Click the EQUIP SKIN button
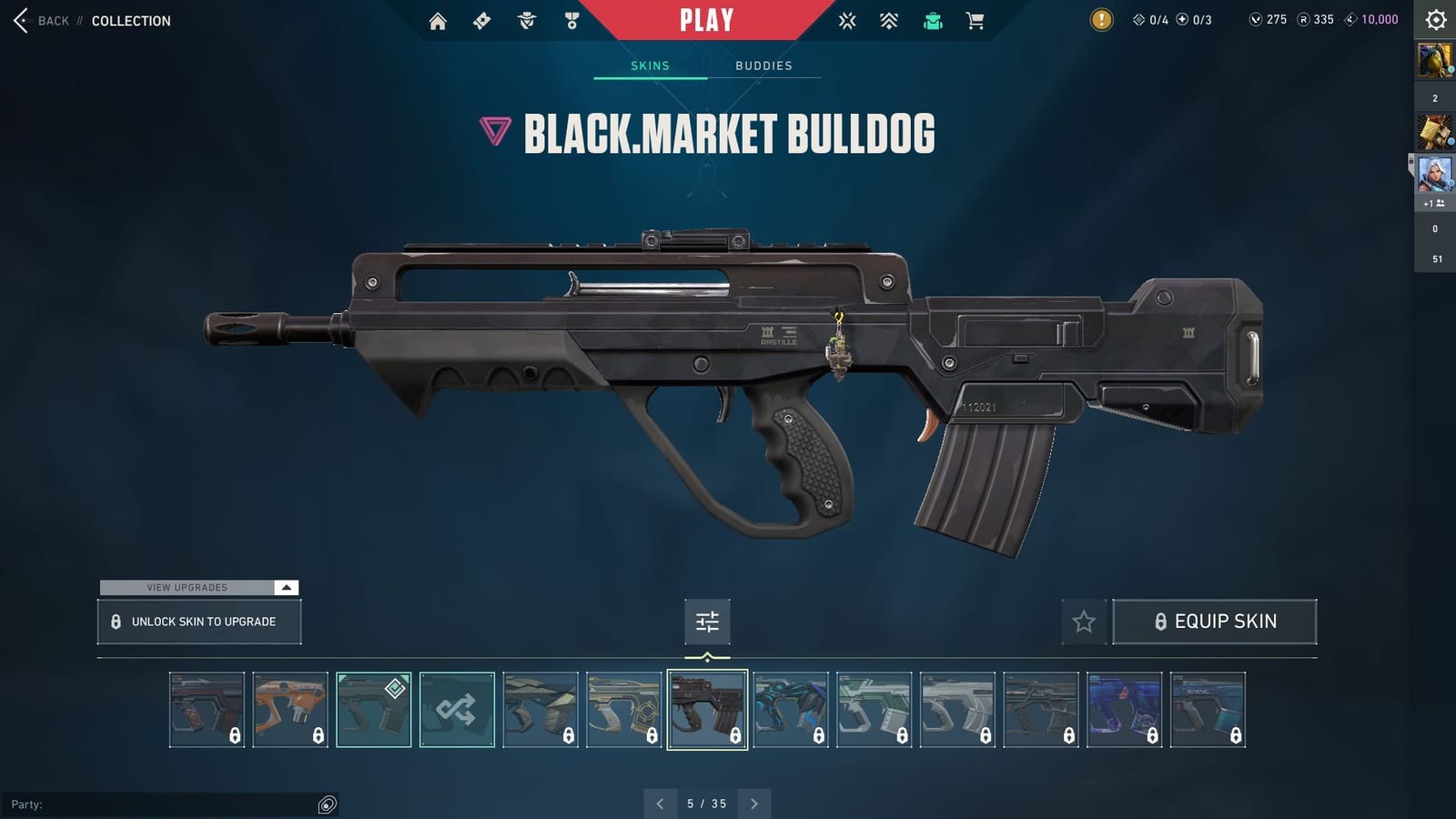Viewport: 1456px width, 819px height. (1216, 622)
